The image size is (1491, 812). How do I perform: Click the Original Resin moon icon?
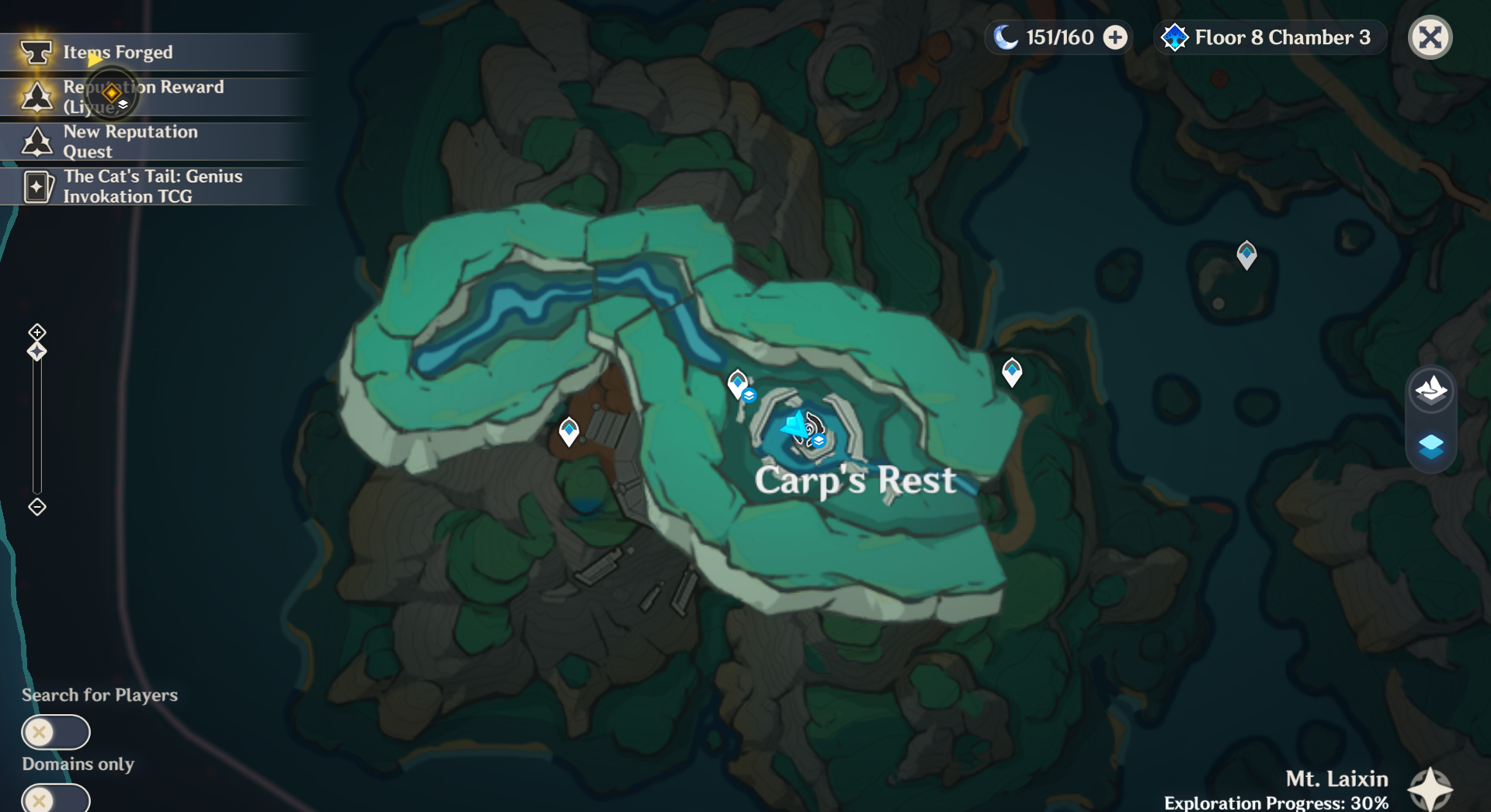[1006, 36]
